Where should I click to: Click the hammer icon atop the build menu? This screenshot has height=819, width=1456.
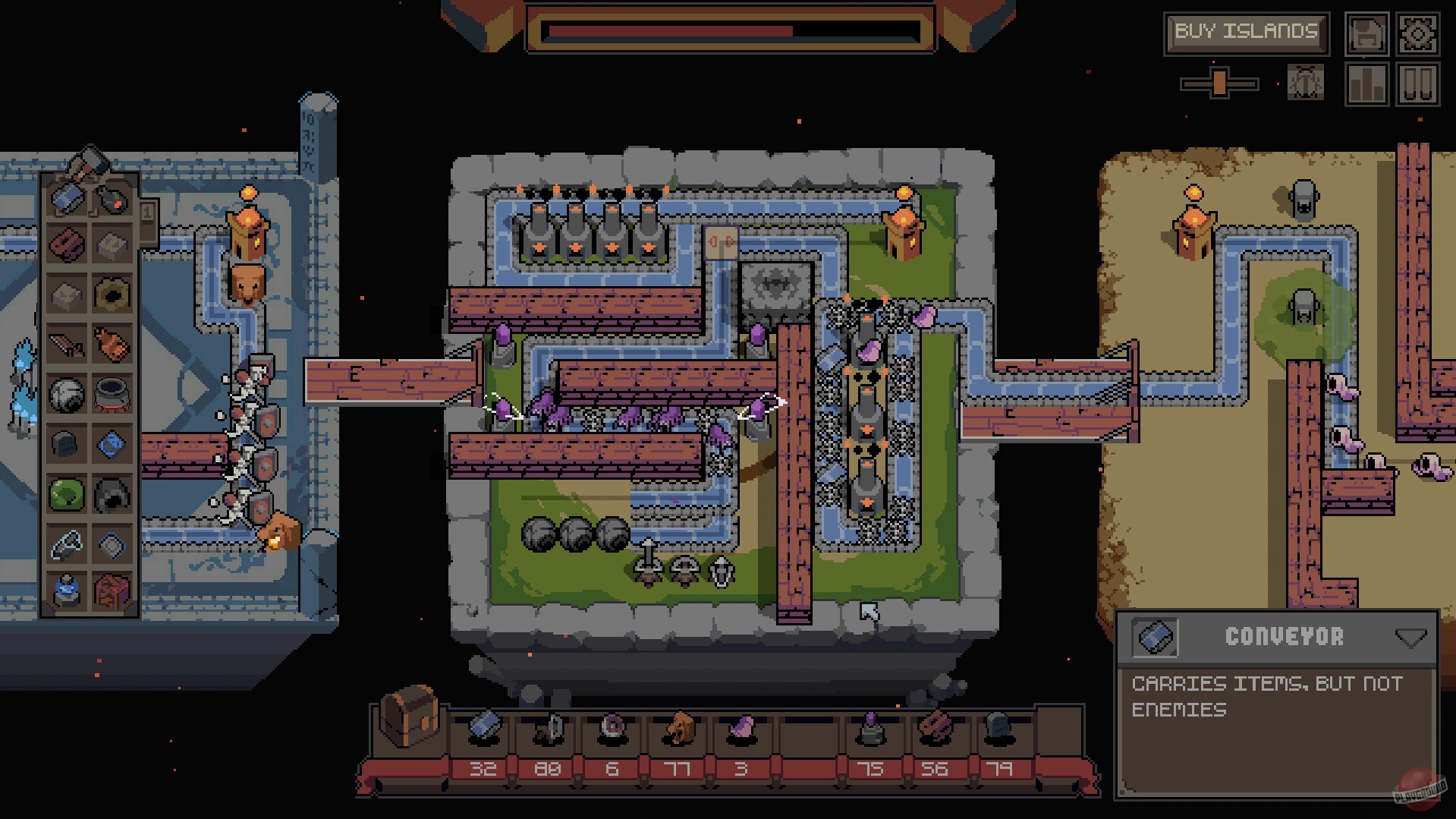90,162
